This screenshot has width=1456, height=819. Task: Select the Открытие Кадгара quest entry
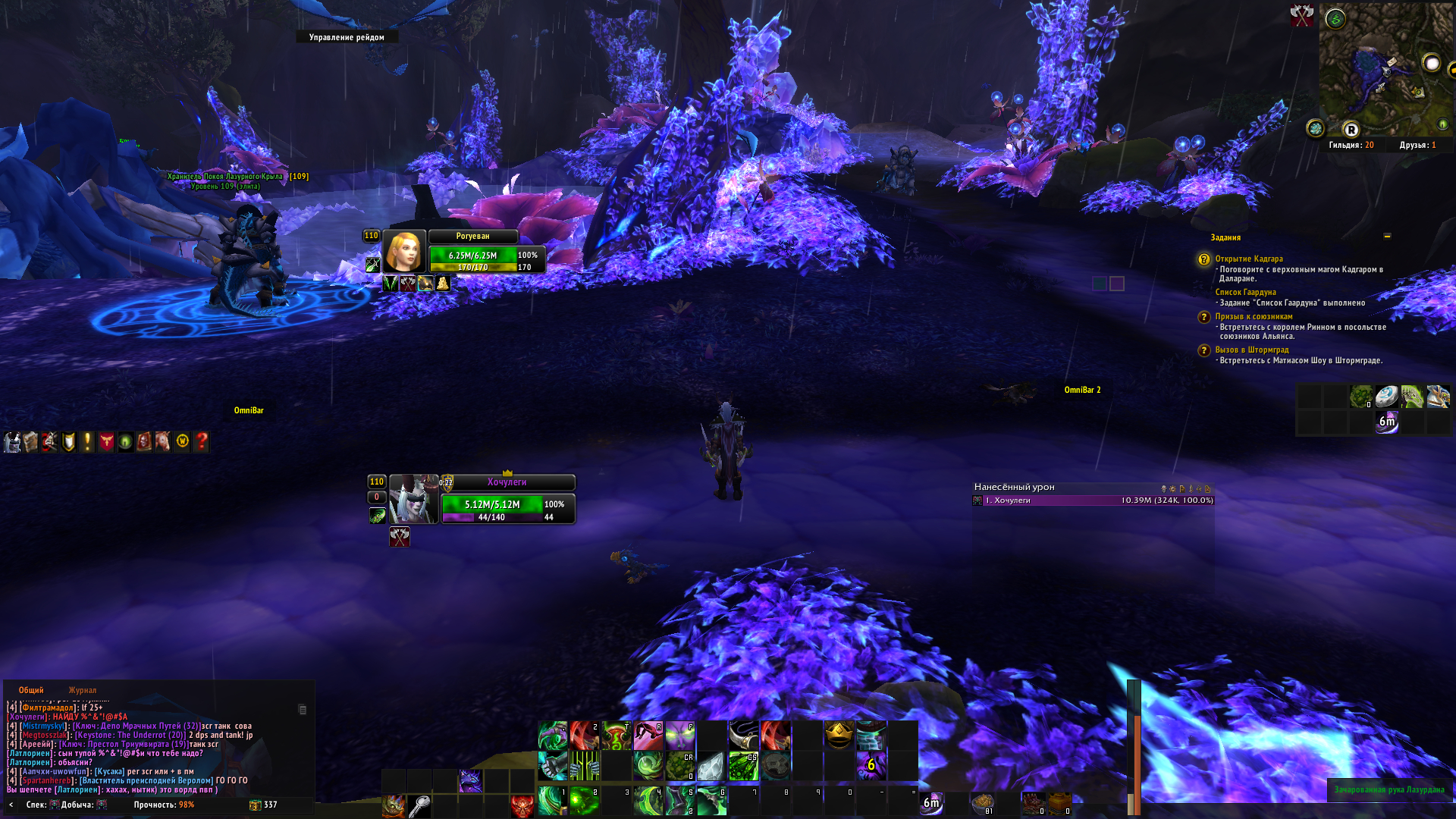pyautogui.click(x=1248, y=259)
